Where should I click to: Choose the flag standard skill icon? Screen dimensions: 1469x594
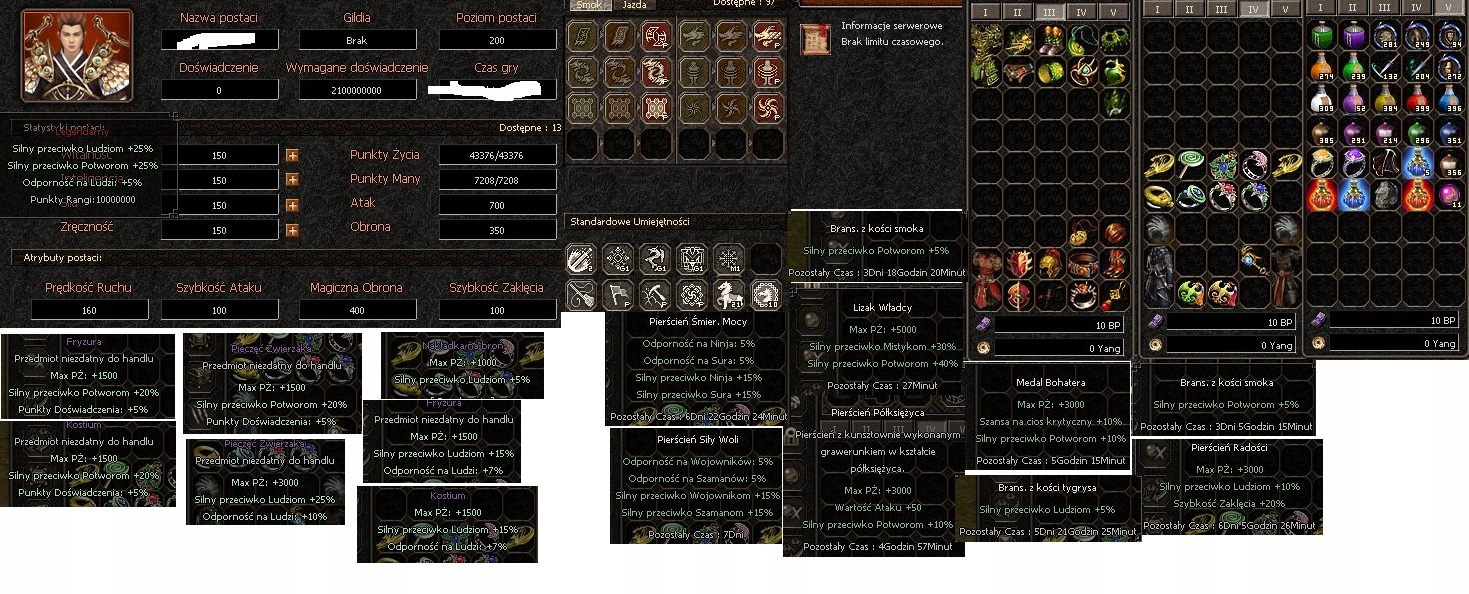pyautogui.click(x=618, y=294)
